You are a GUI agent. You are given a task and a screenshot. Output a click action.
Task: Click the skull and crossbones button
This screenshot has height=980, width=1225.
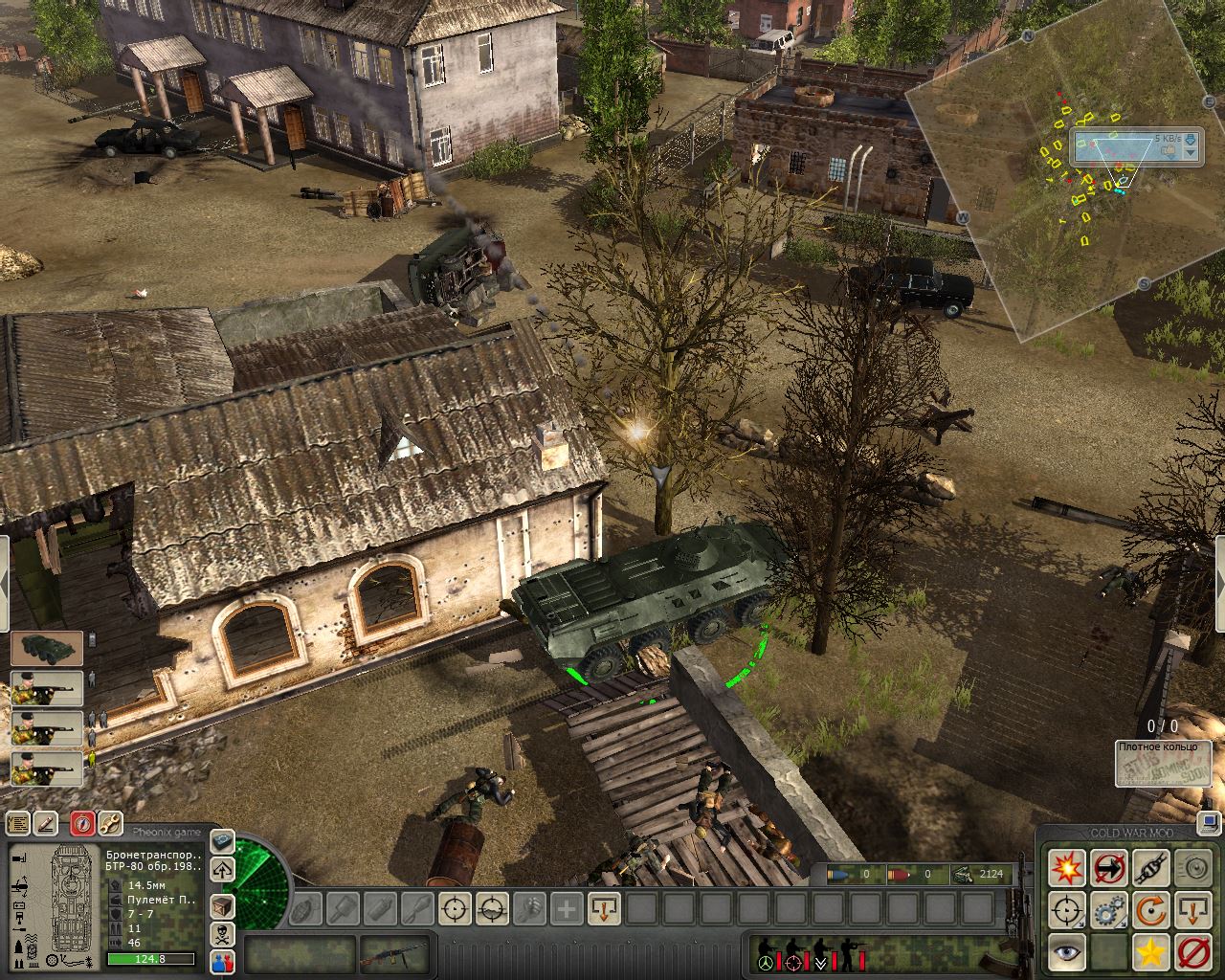[222, 934]
